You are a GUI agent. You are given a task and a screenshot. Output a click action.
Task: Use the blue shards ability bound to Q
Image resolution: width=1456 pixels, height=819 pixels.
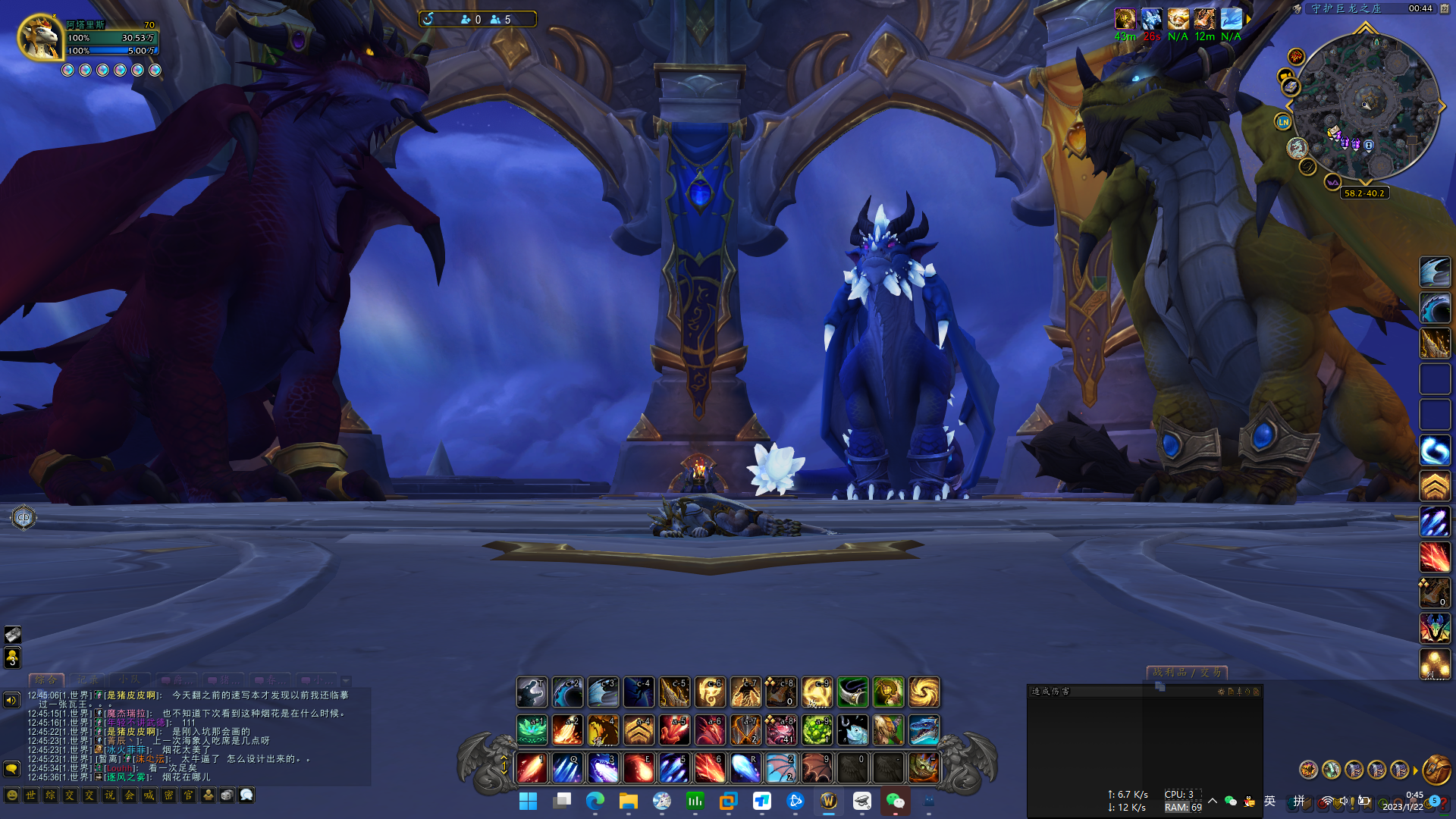tap(567, 767)
